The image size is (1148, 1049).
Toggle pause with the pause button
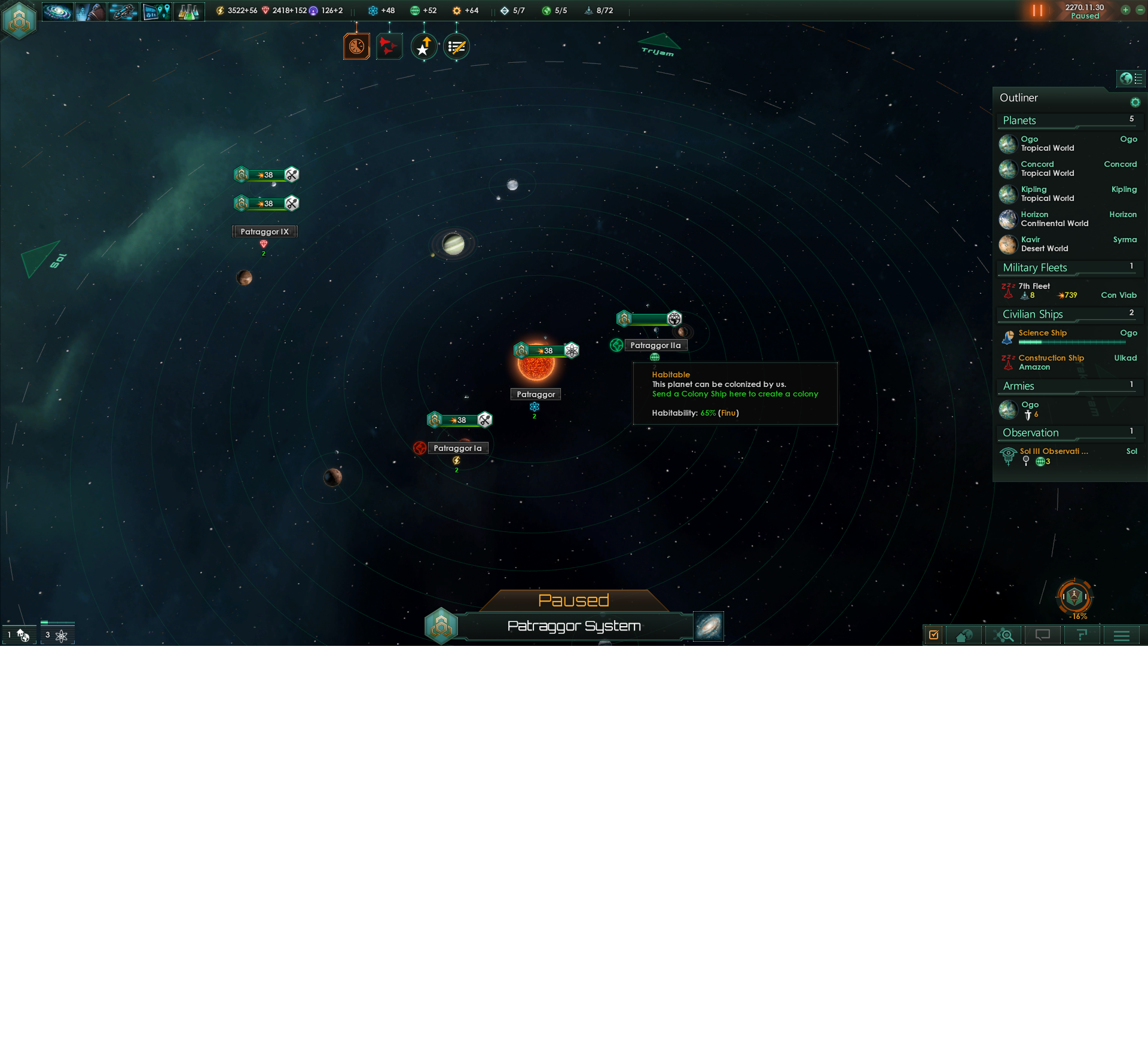(x=1037, y=10)
